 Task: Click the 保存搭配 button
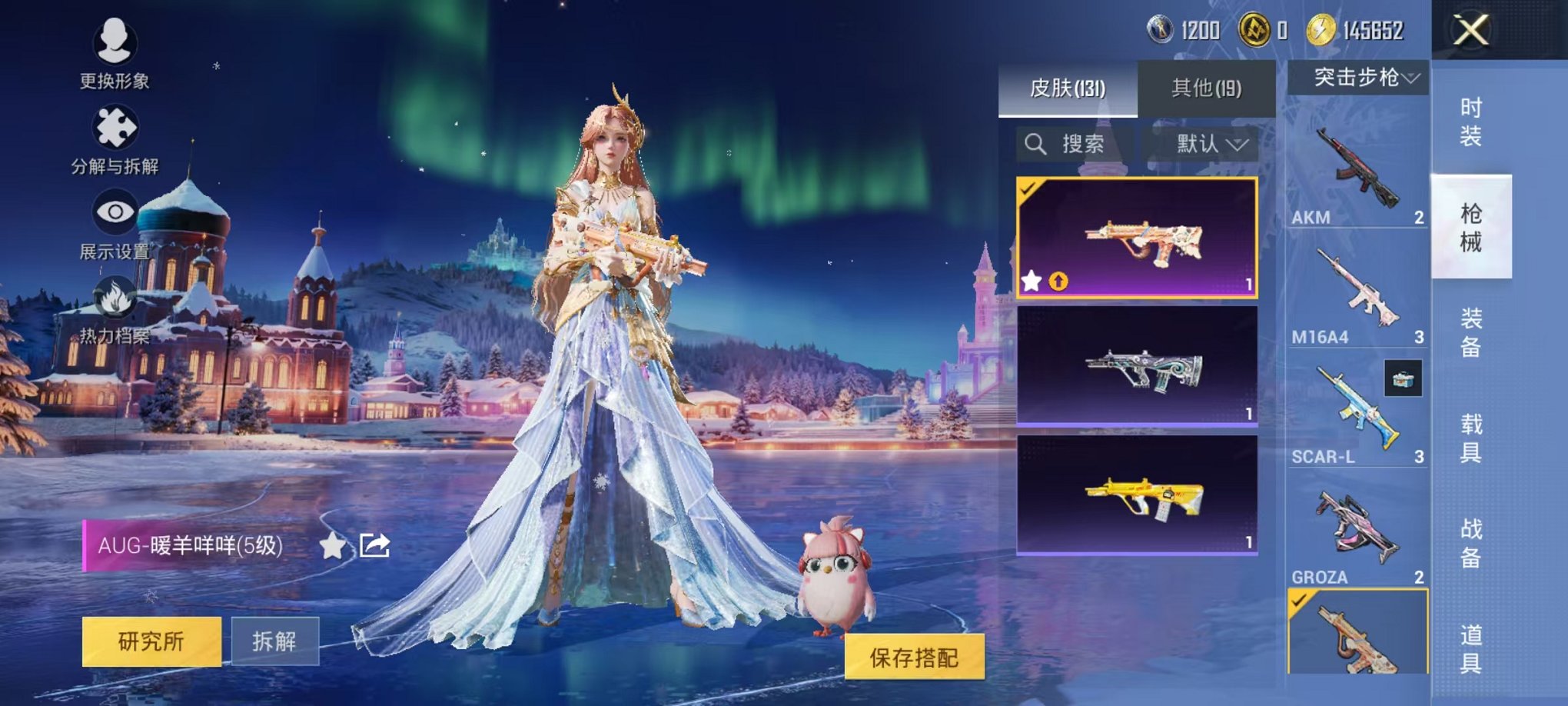pyautogui.click(x=915, y=656)
